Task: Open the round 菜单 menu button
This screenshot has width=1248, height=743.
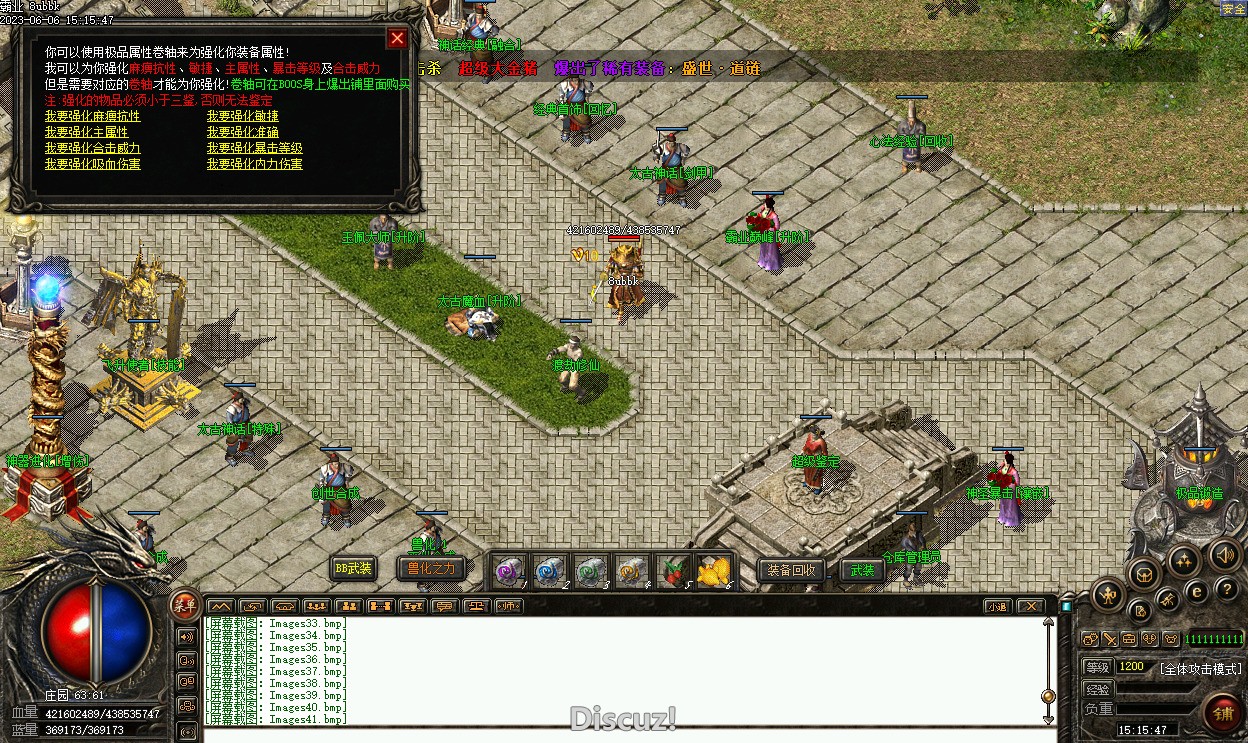Action: [x=184, y=604]
